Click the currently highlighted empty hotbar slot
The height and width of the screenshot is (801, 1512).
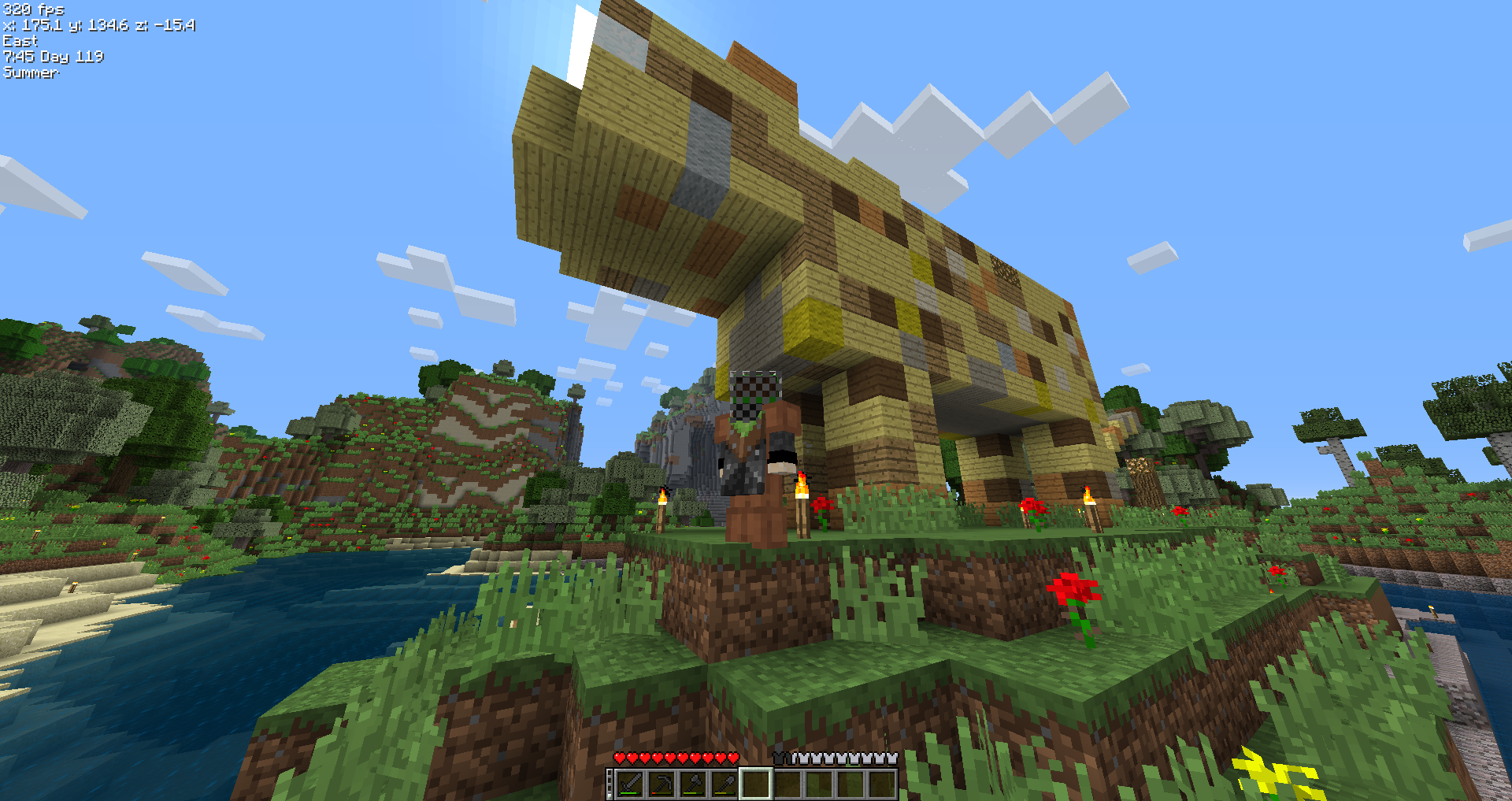(756, 784)
